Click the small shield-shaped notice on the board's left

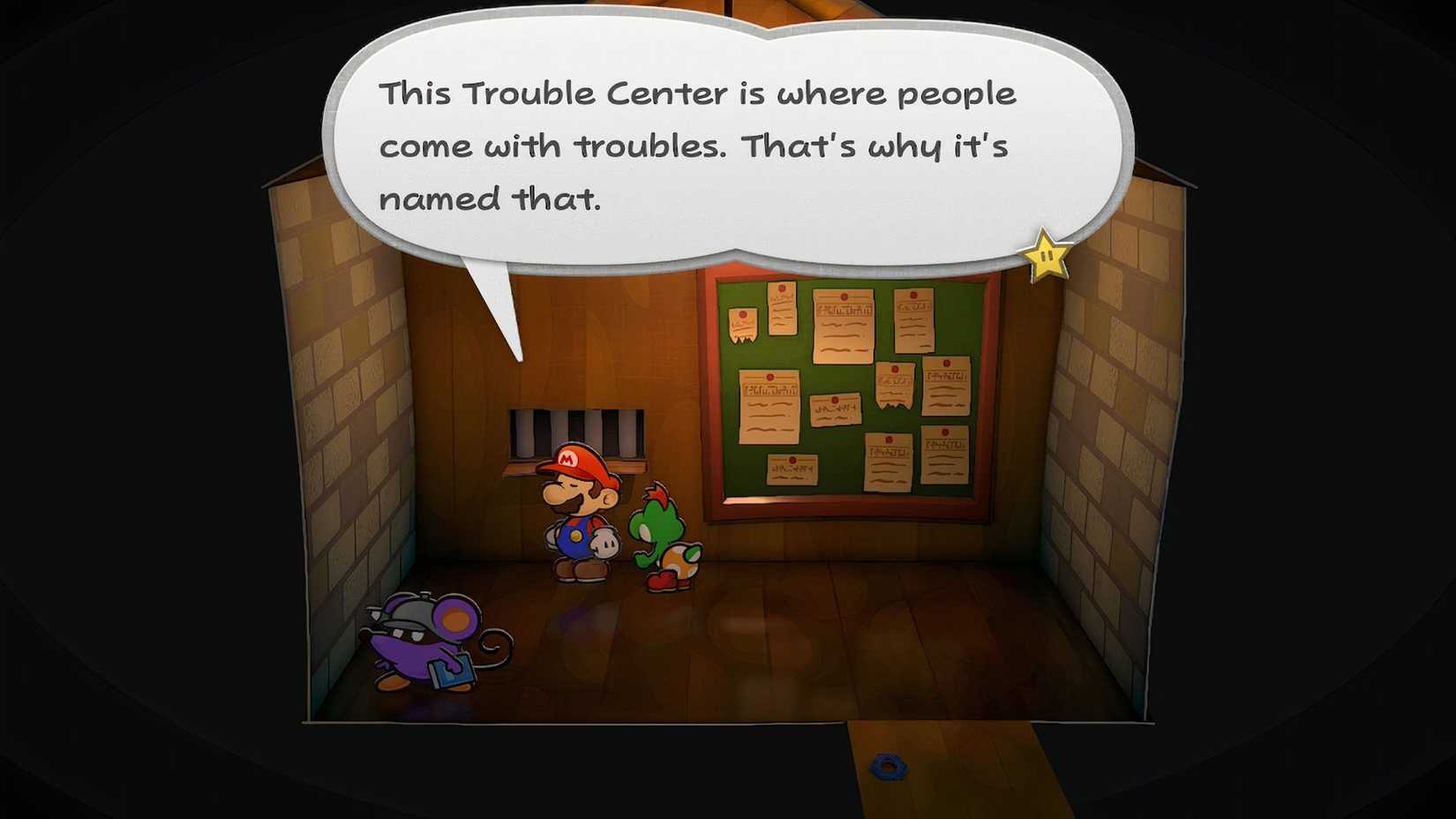coord(743,323)
